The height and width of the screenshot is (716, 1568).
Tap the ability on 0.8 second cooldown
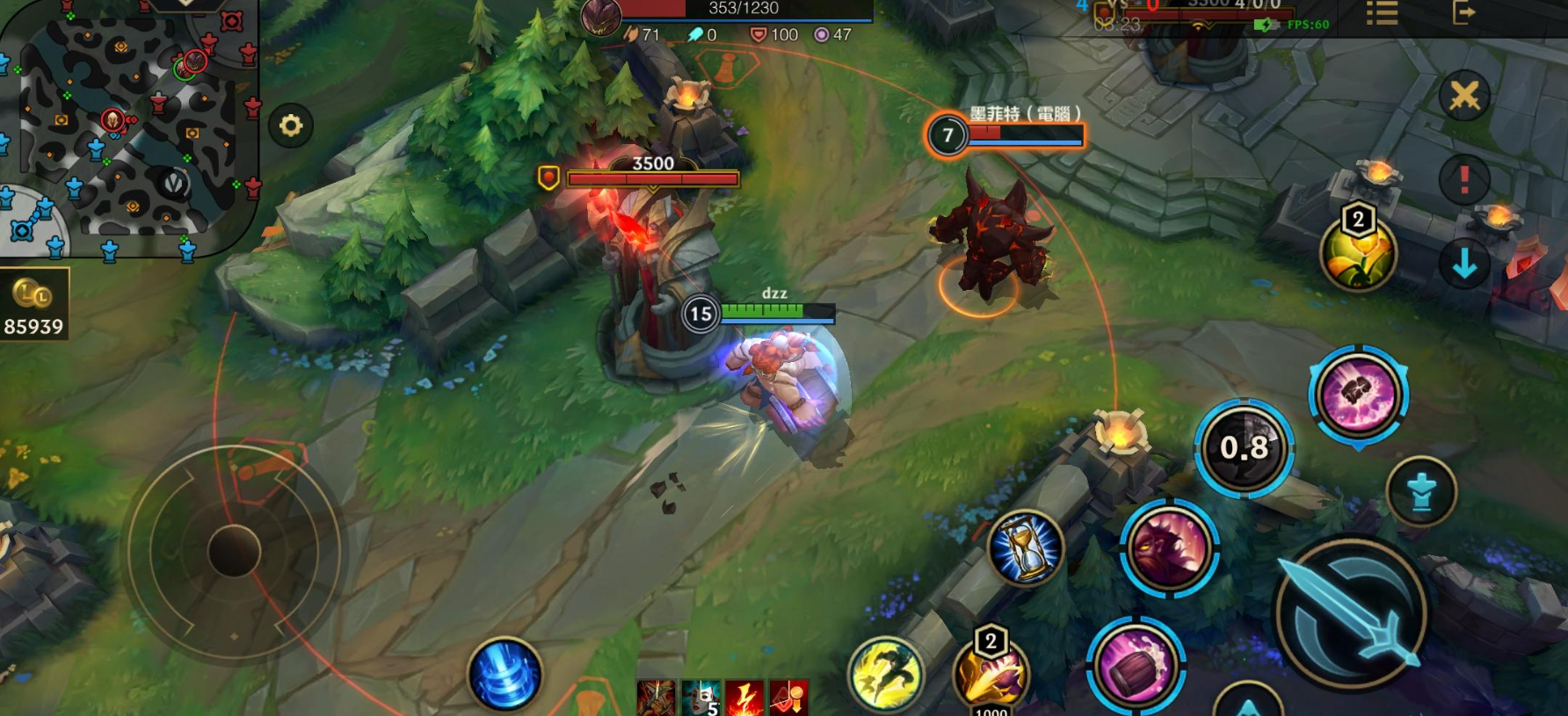(x=1244, y=448)
